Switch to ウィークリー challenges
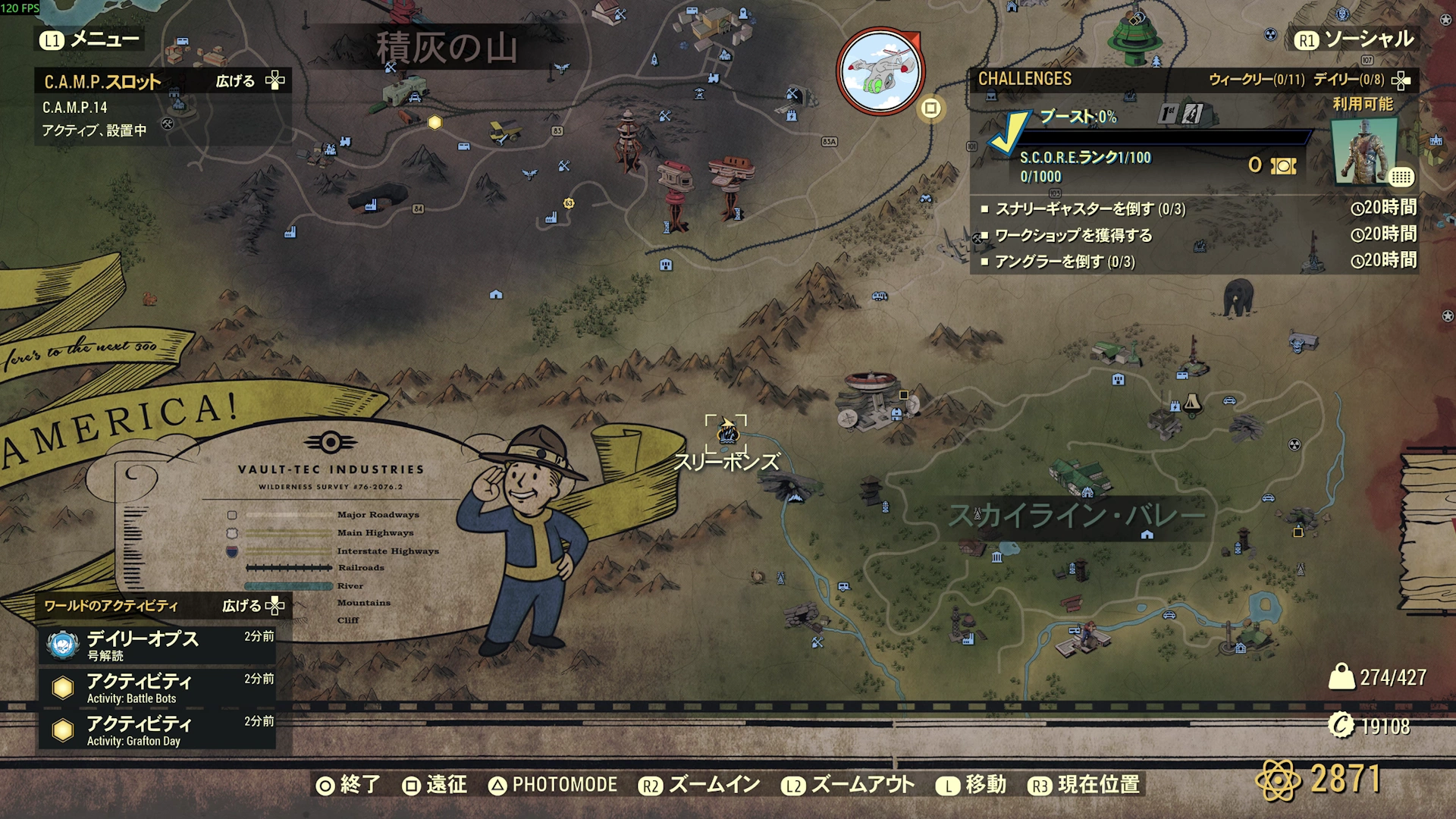This screenshot has height=819, width=1456. coord(1256,80)
